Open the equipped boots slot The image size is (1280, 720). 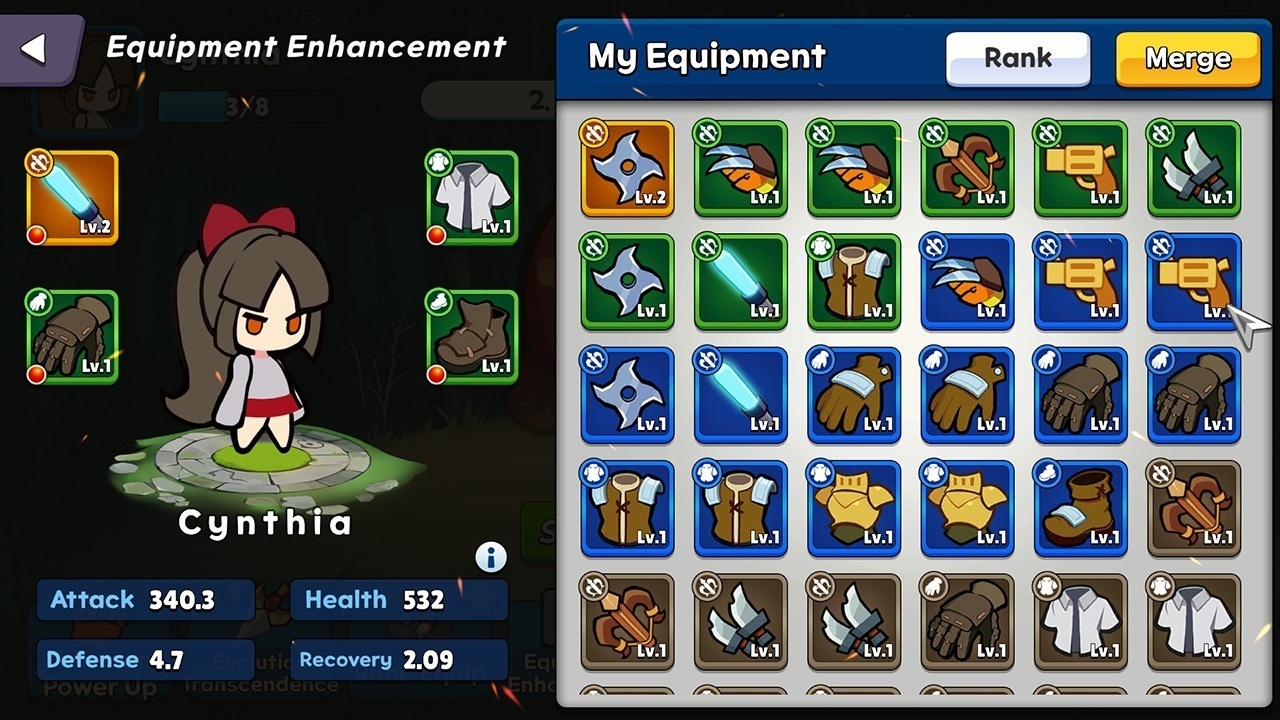coord(470,337)
